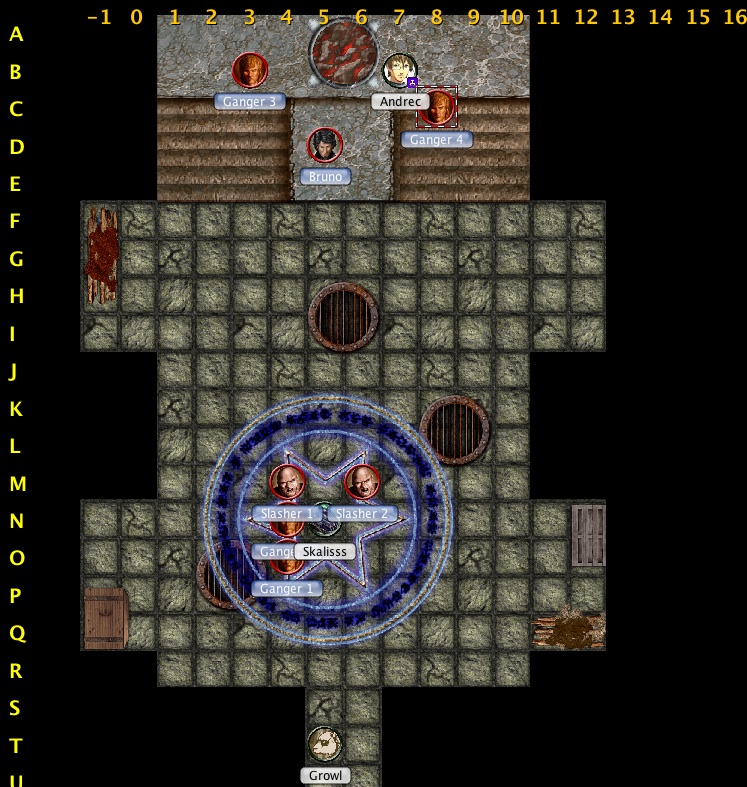747x787 pixels.
Task: Select the Slasher 1 token
Action: coord(288,484)
